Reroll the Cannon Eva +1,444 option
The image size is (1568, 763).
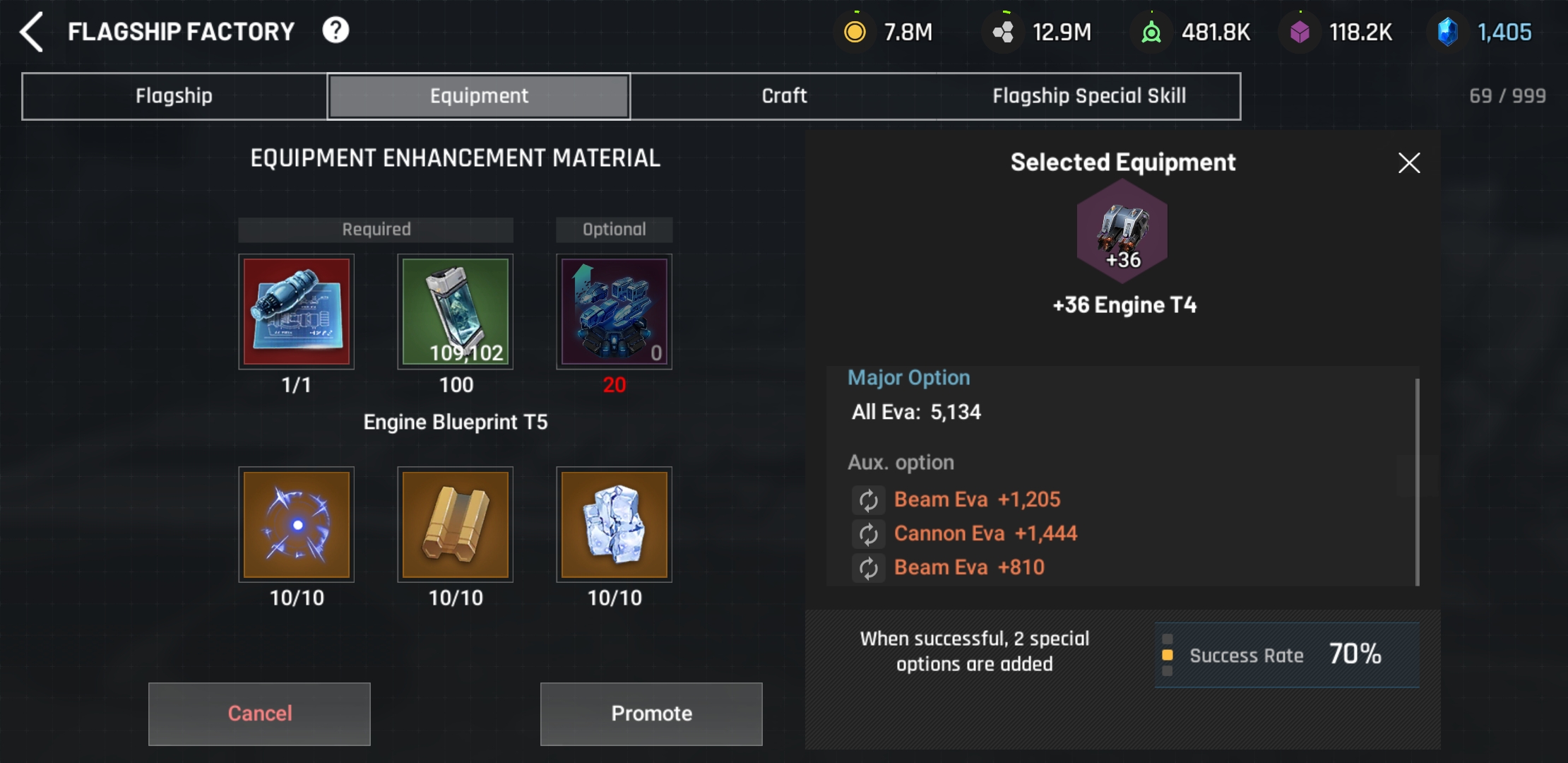(x=868, y=534)
